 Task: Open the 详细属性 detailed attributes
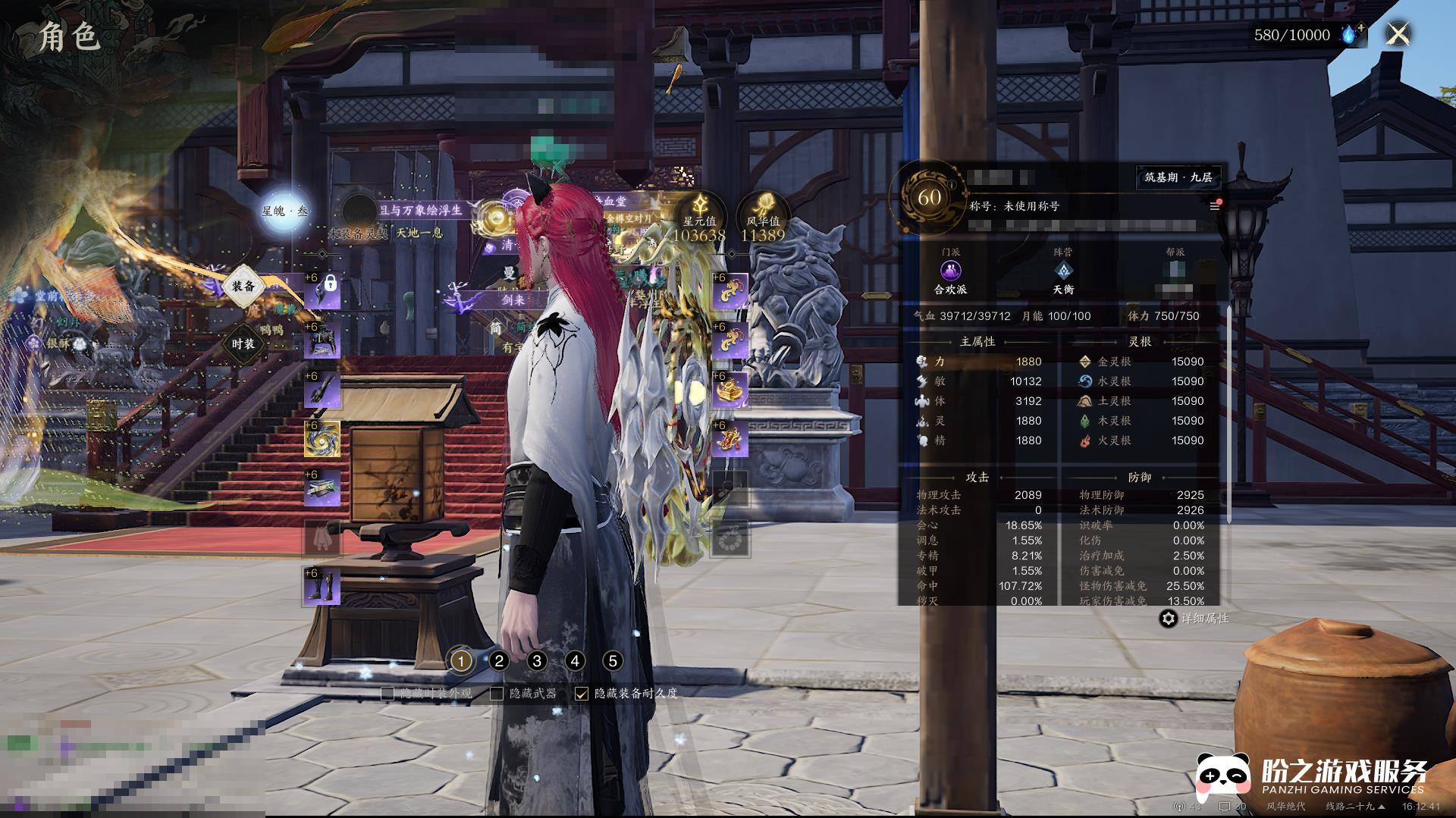coord(1194,619)
